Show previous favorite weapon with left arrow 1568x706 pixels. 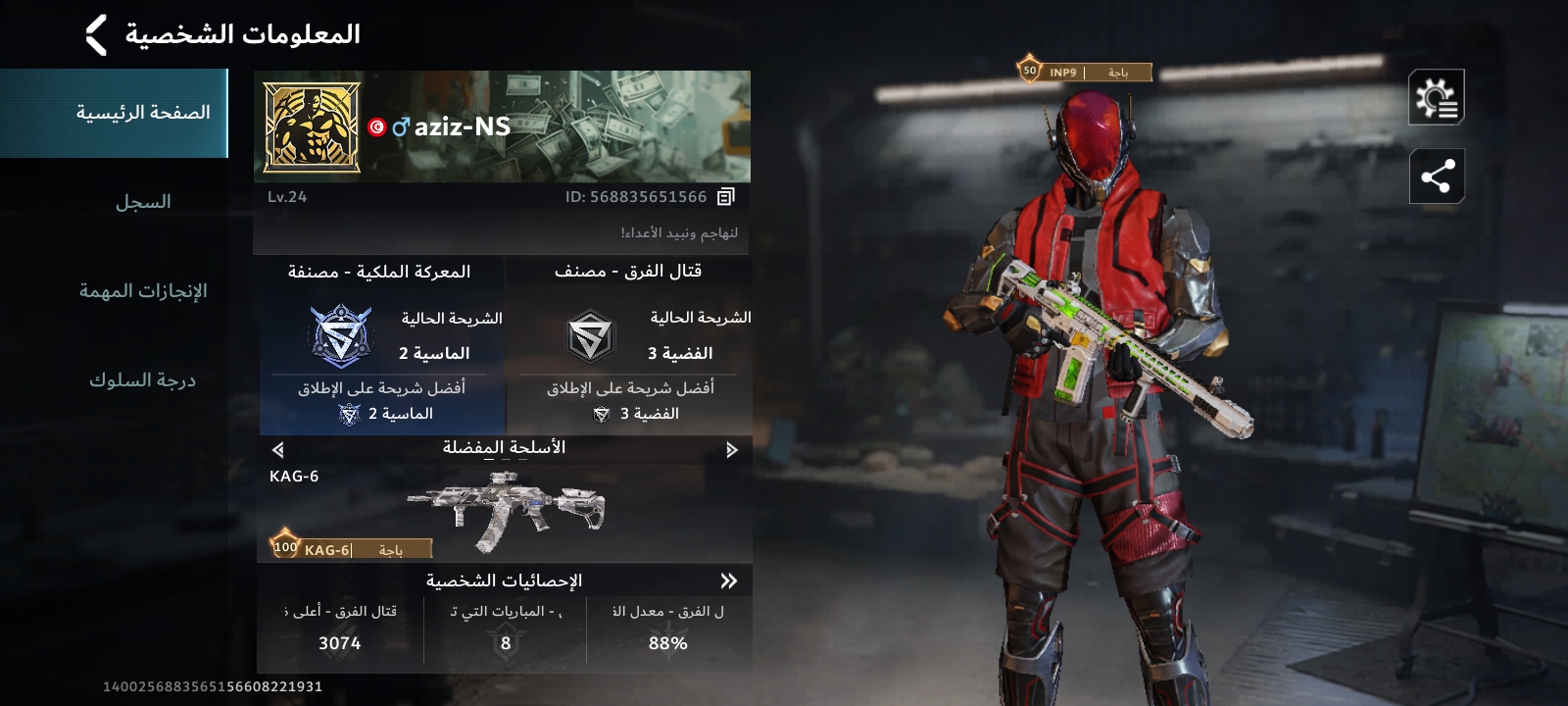278,450
